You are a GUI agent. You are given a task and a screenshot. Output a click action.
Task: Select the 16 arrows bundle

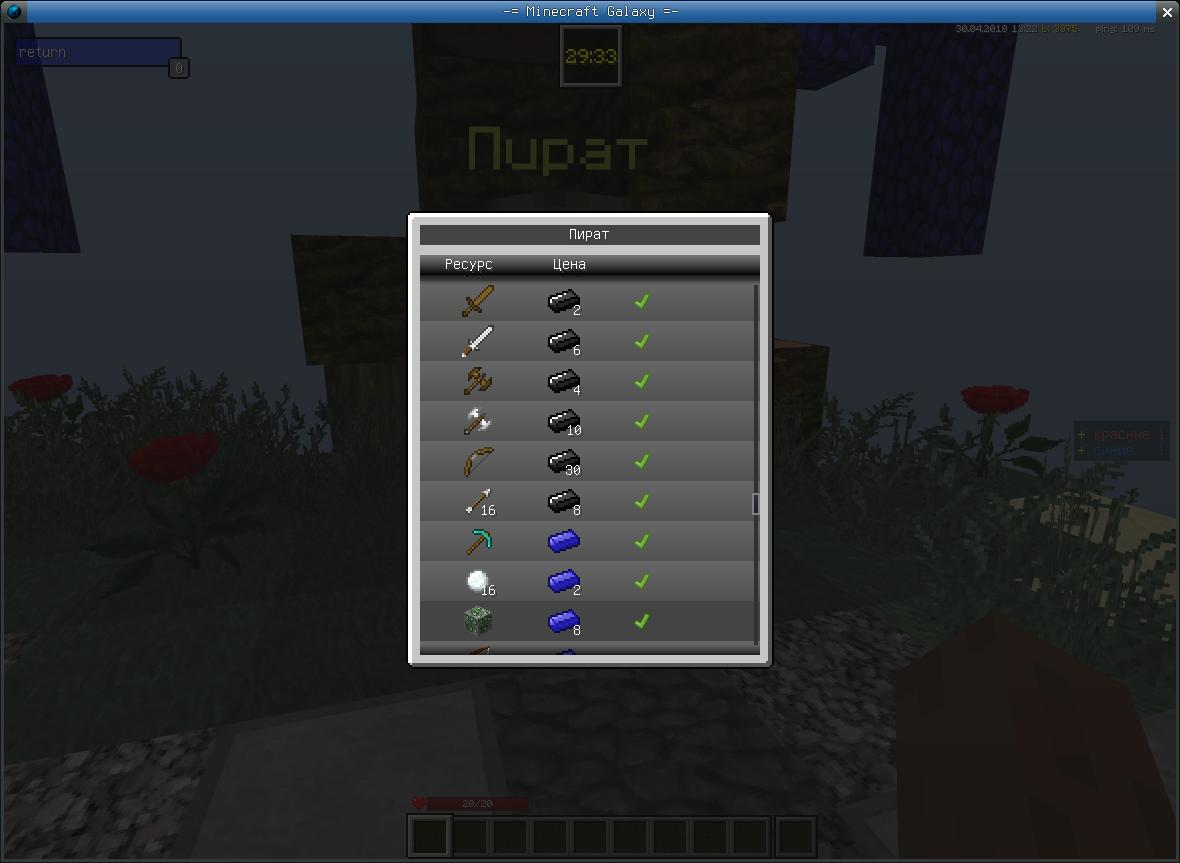coord(478,501)
